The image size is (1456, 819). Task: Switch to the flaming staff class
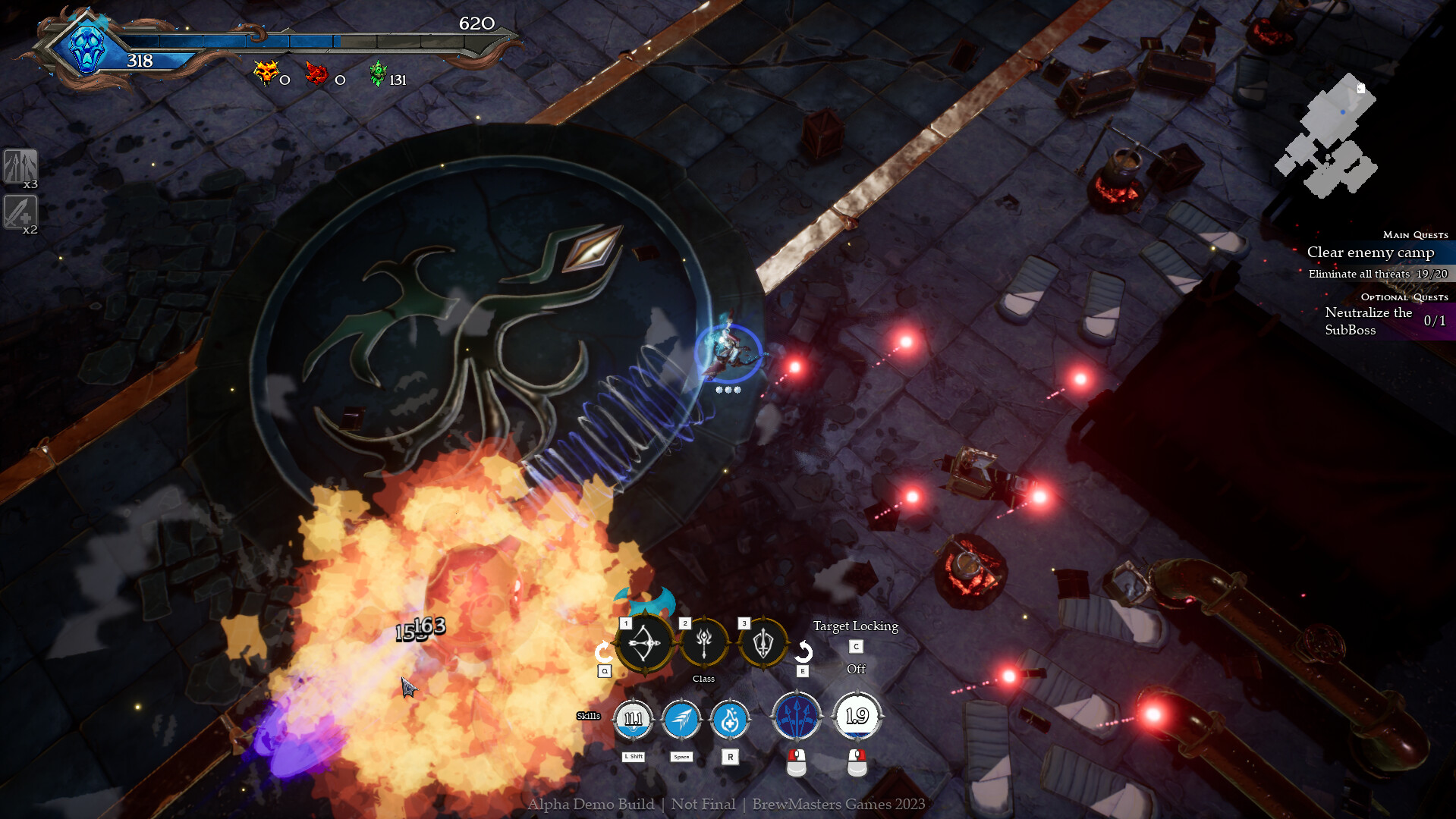coord(704,643)
